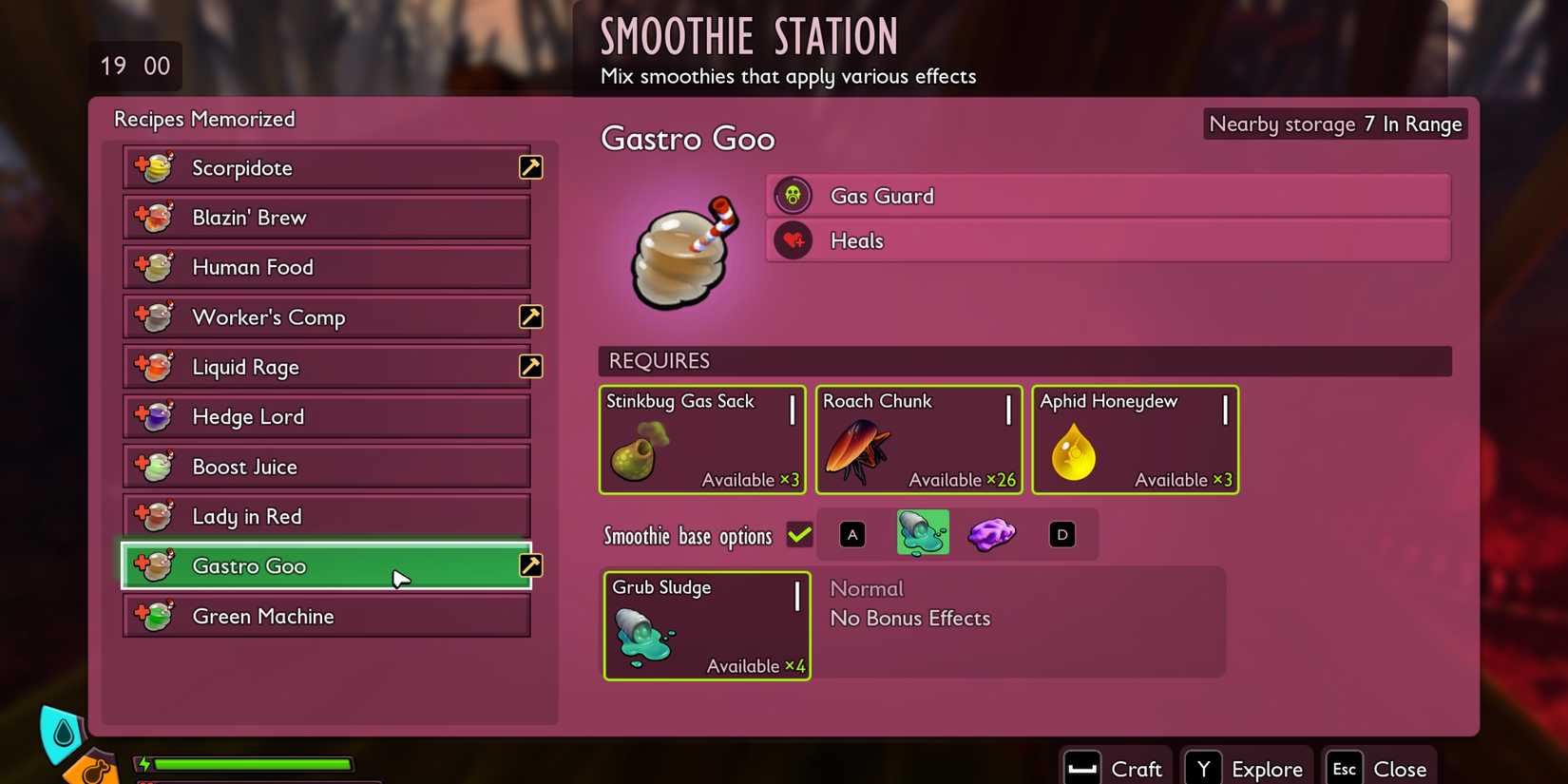This screenshot has width=1568, height=784.
Task: Click the green energy stamina bar
Action: pos(247,764)
